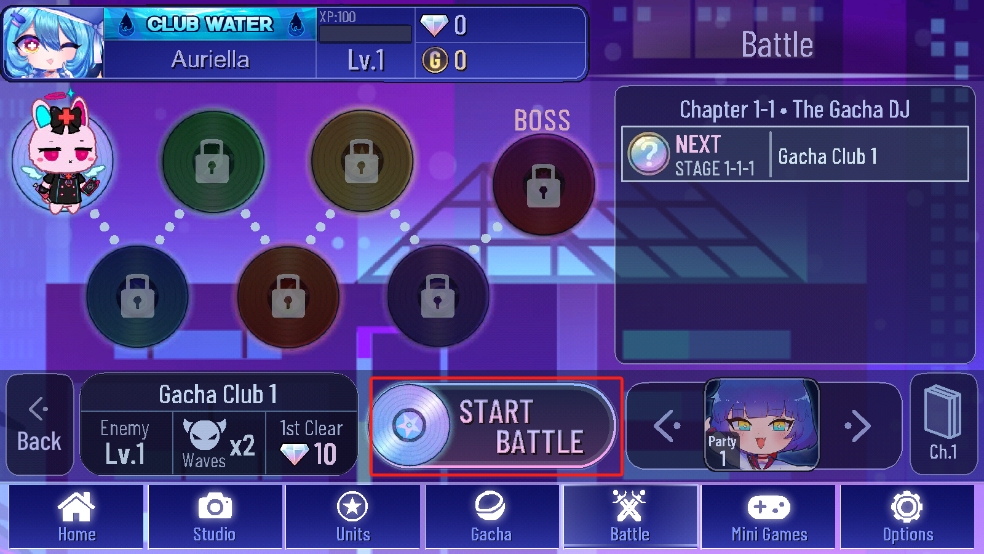Select the locked green stage disc
Image resolution: width=984 pixels, height=554 pixels.
pyautogui.click(x=212, y=160)
